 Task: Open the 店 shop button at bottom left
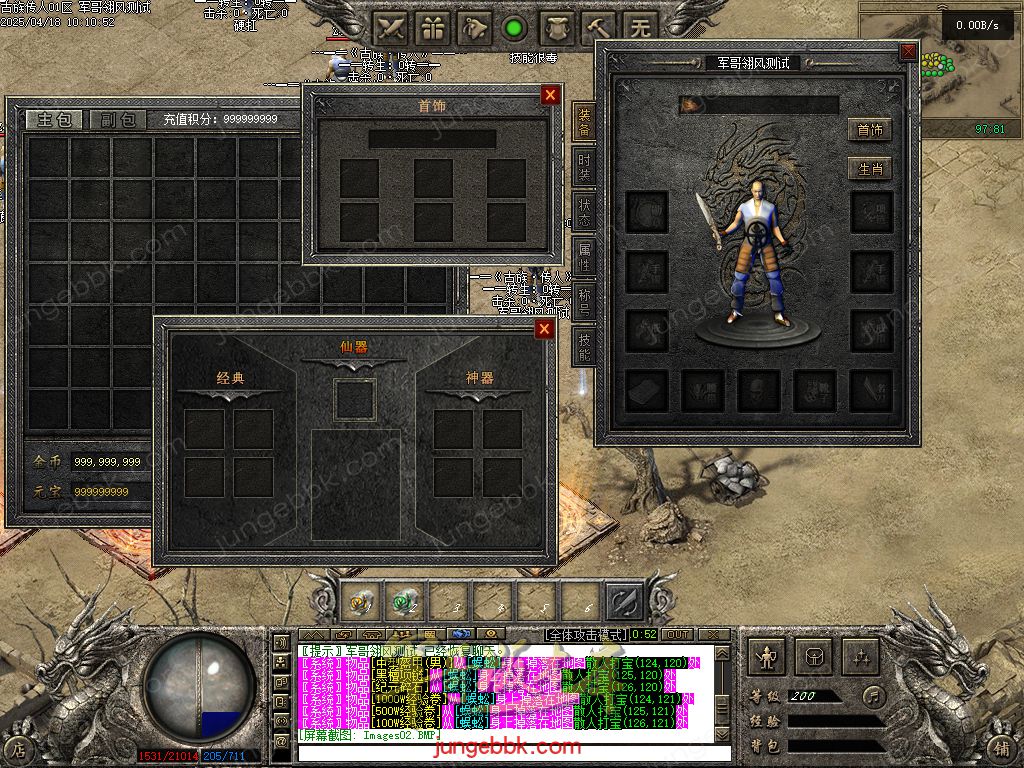point(19,747)
